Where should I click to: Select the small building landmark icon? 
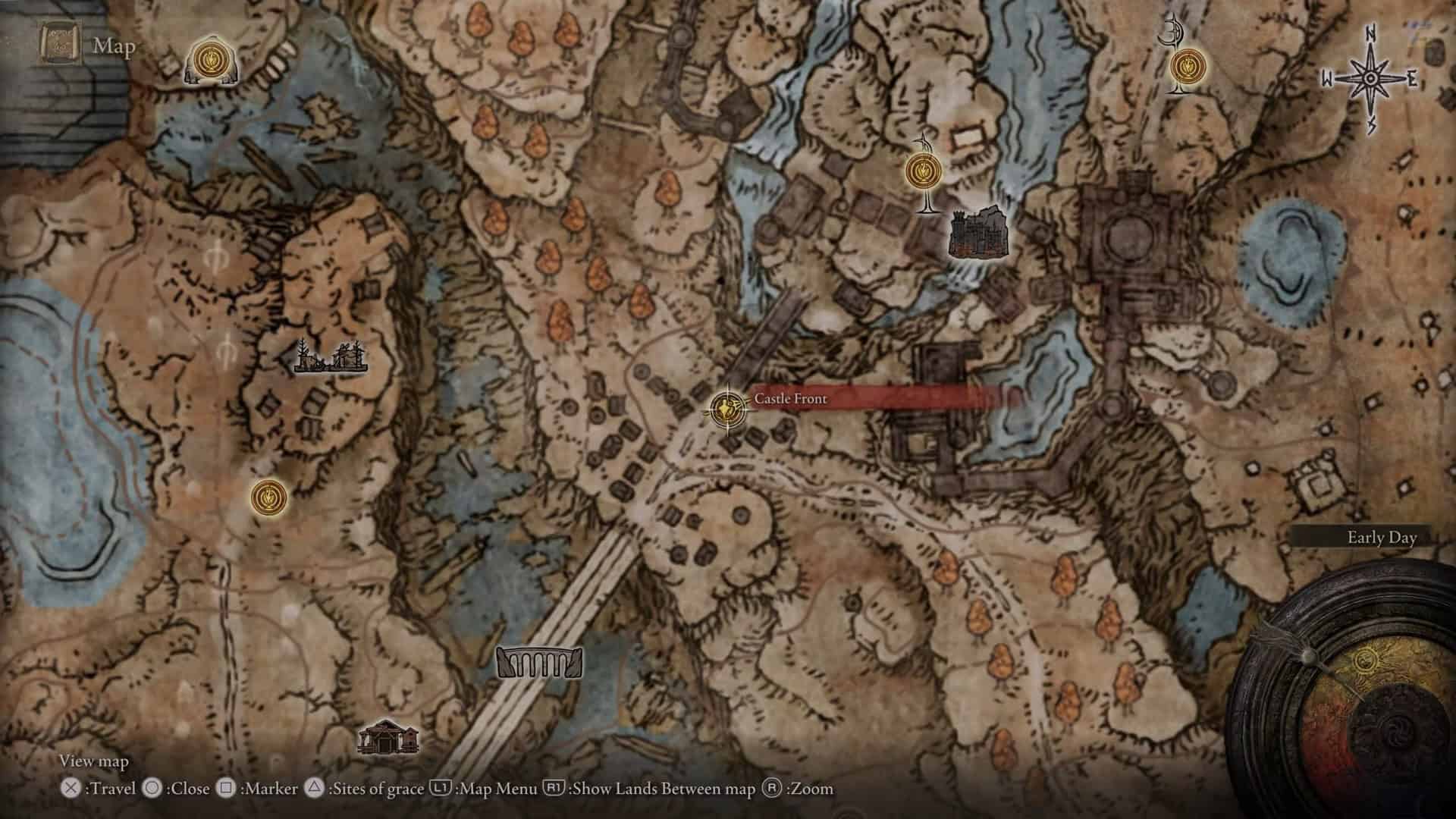(x=388, y=736)
